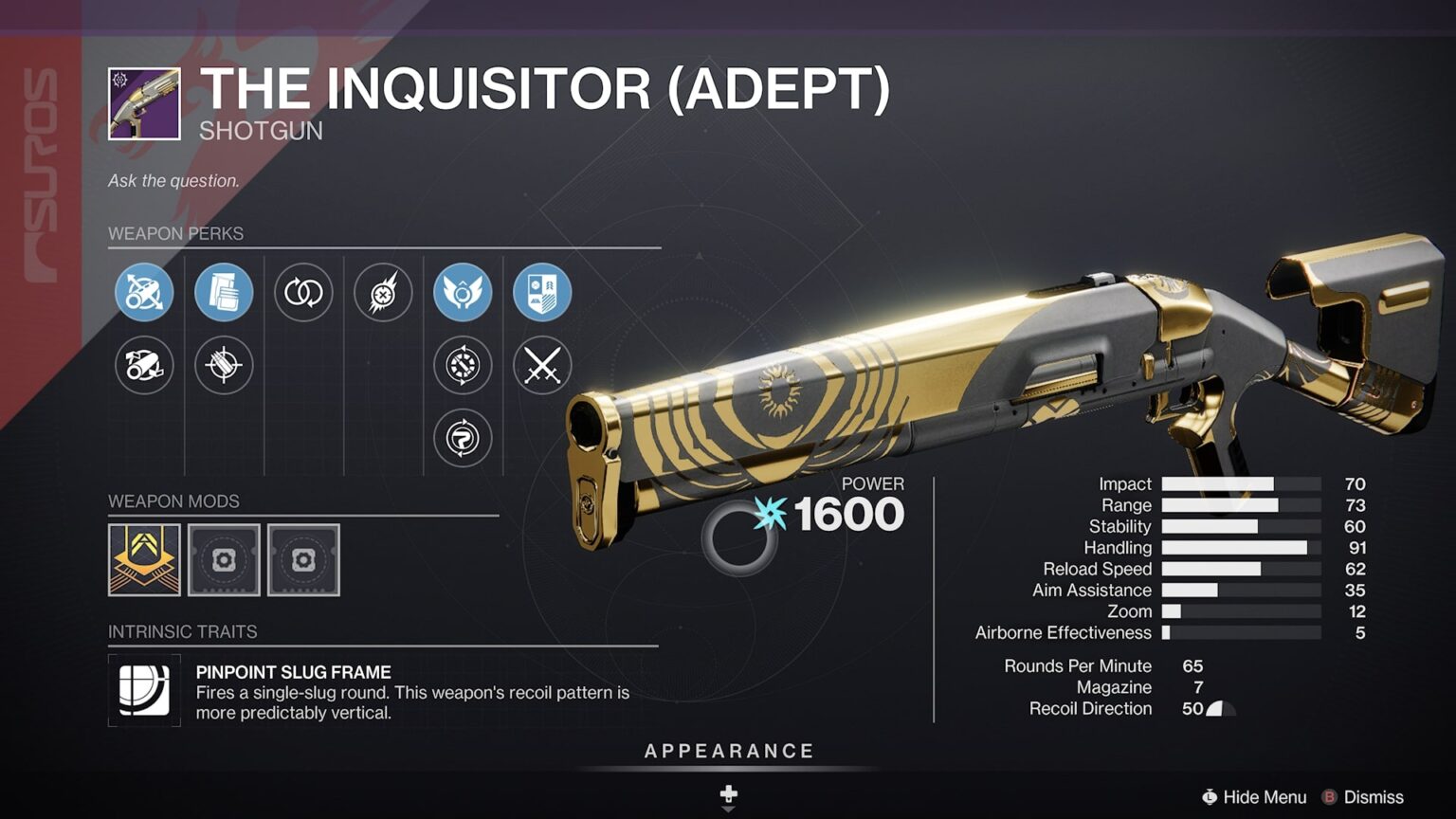
Task: Select the bullet-crosshair magazine perk
Action: point(224,366)
